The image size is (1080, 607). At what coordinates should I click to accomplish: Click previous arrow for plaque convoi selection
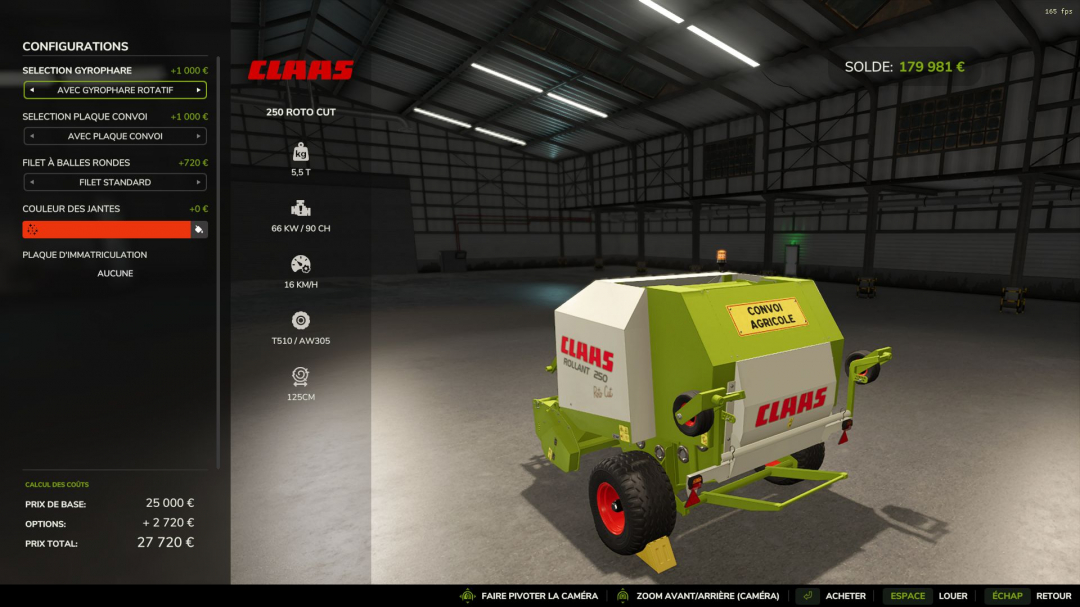tap(31, 136)
